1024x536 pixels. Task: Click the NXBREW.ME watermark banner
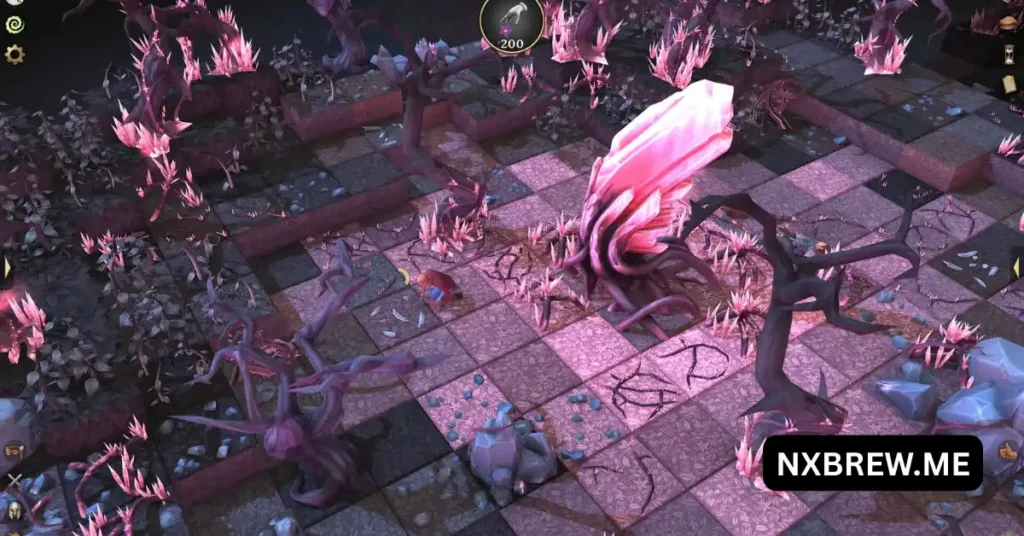tap(872, 463)
